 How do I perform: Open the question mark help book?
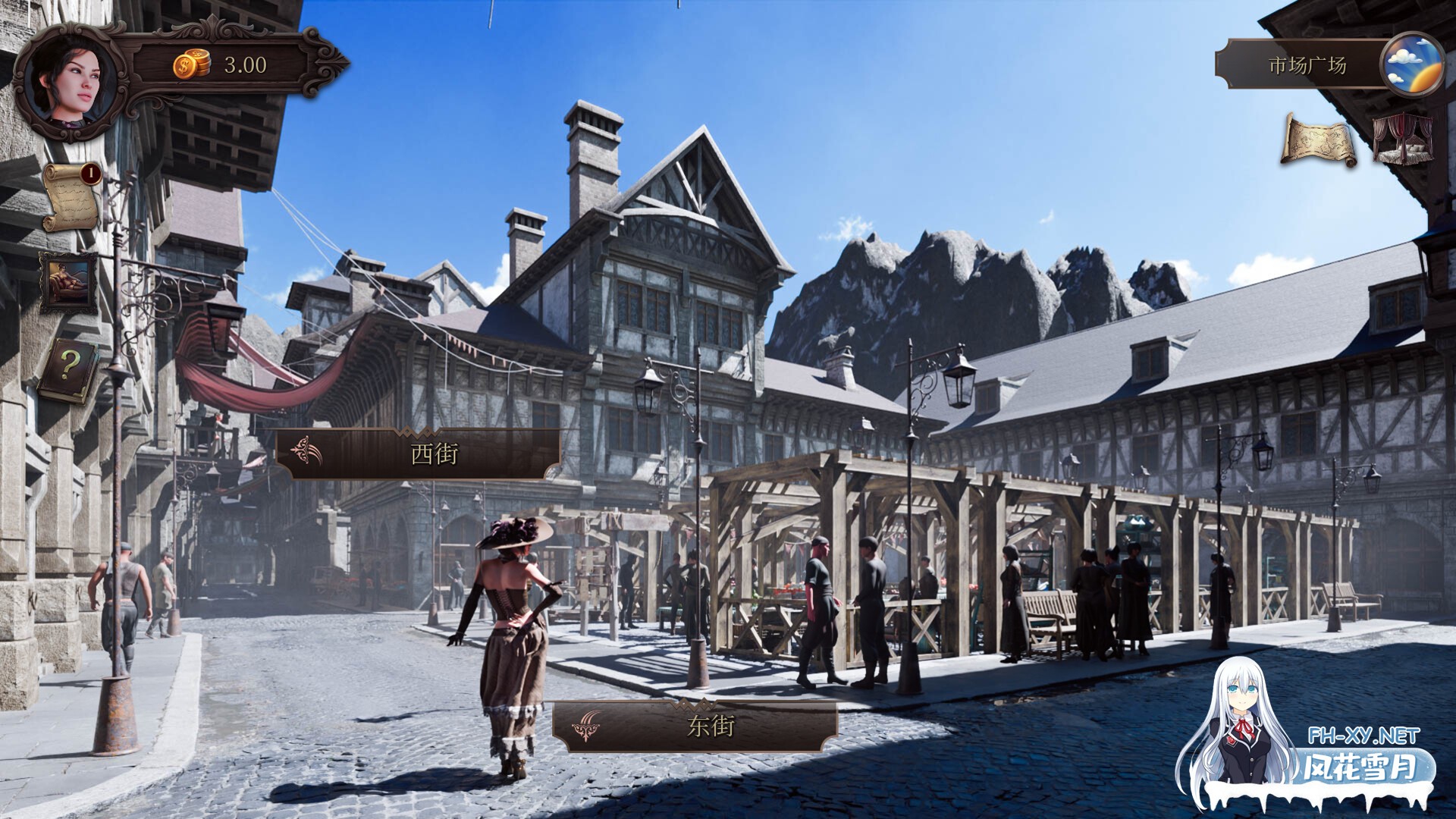(68, 368)
